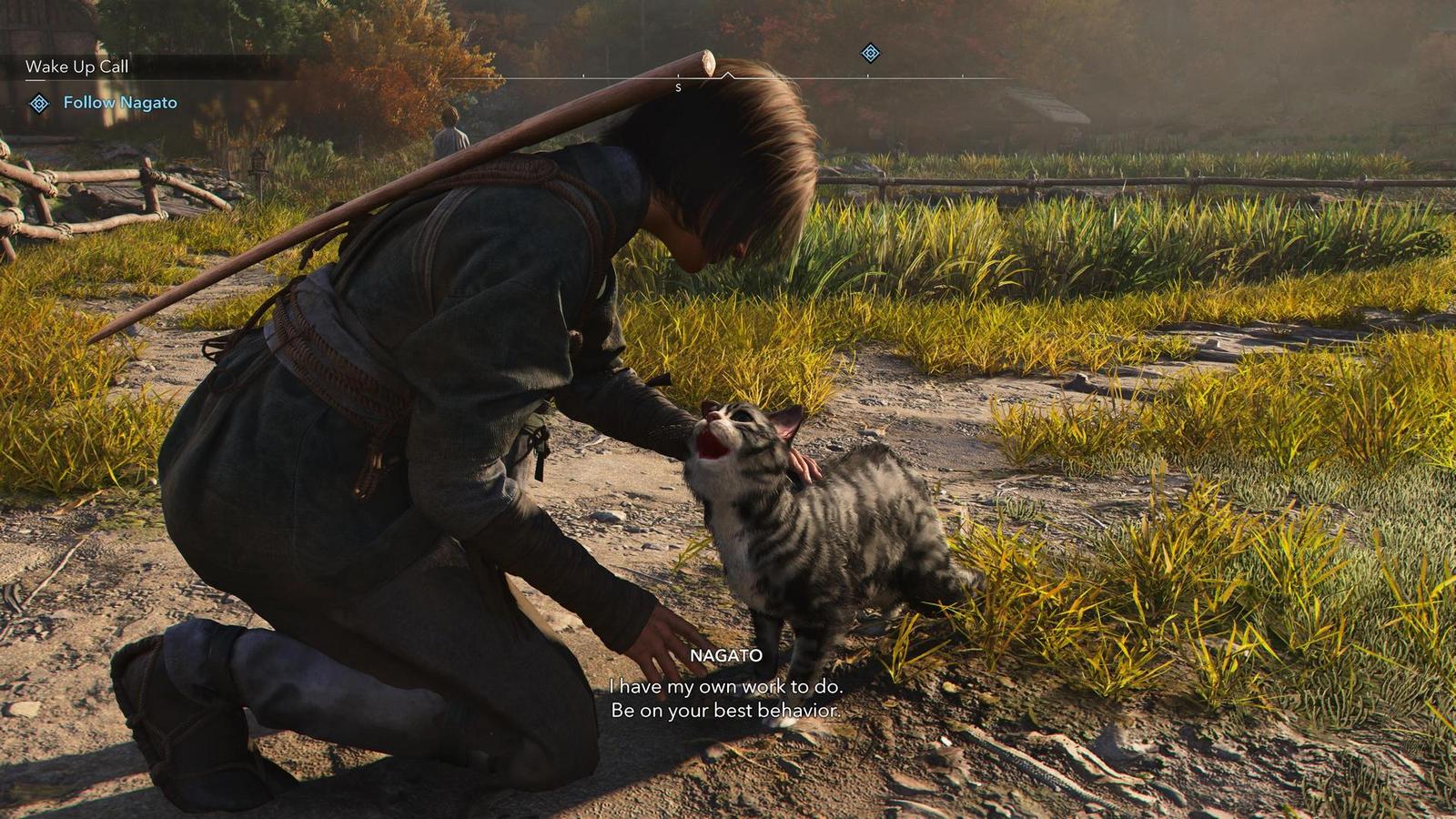Click the S direction indicator on the compass
The image size is (1456, 819).
pyautogui.click(x=678, y=87)
